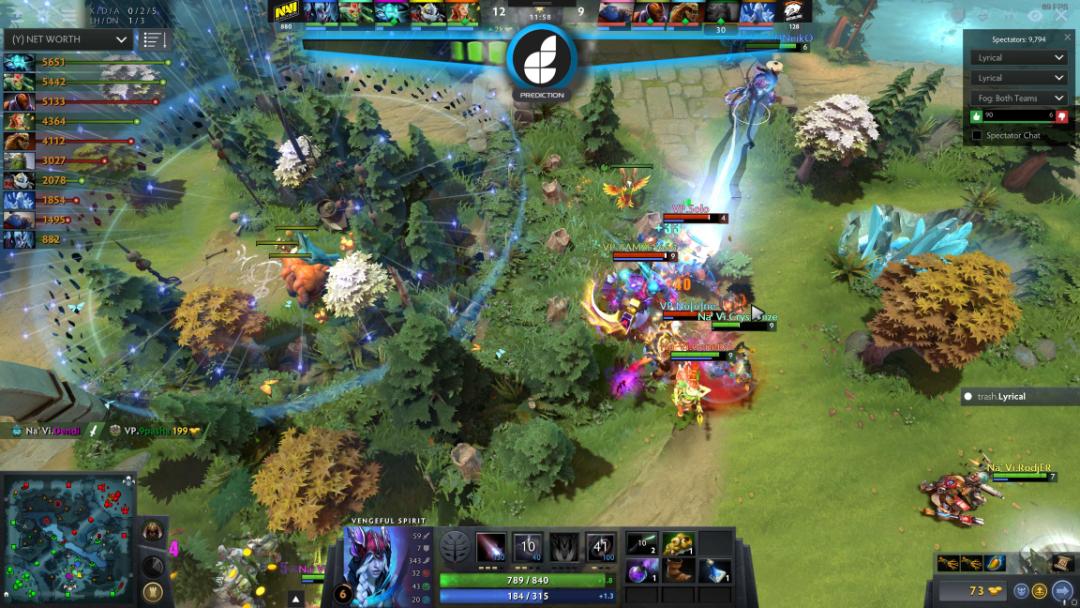The image size is (1080, 608).
Task: Click the list sort button beside Net Worth
Action: [x=152, y=39]
